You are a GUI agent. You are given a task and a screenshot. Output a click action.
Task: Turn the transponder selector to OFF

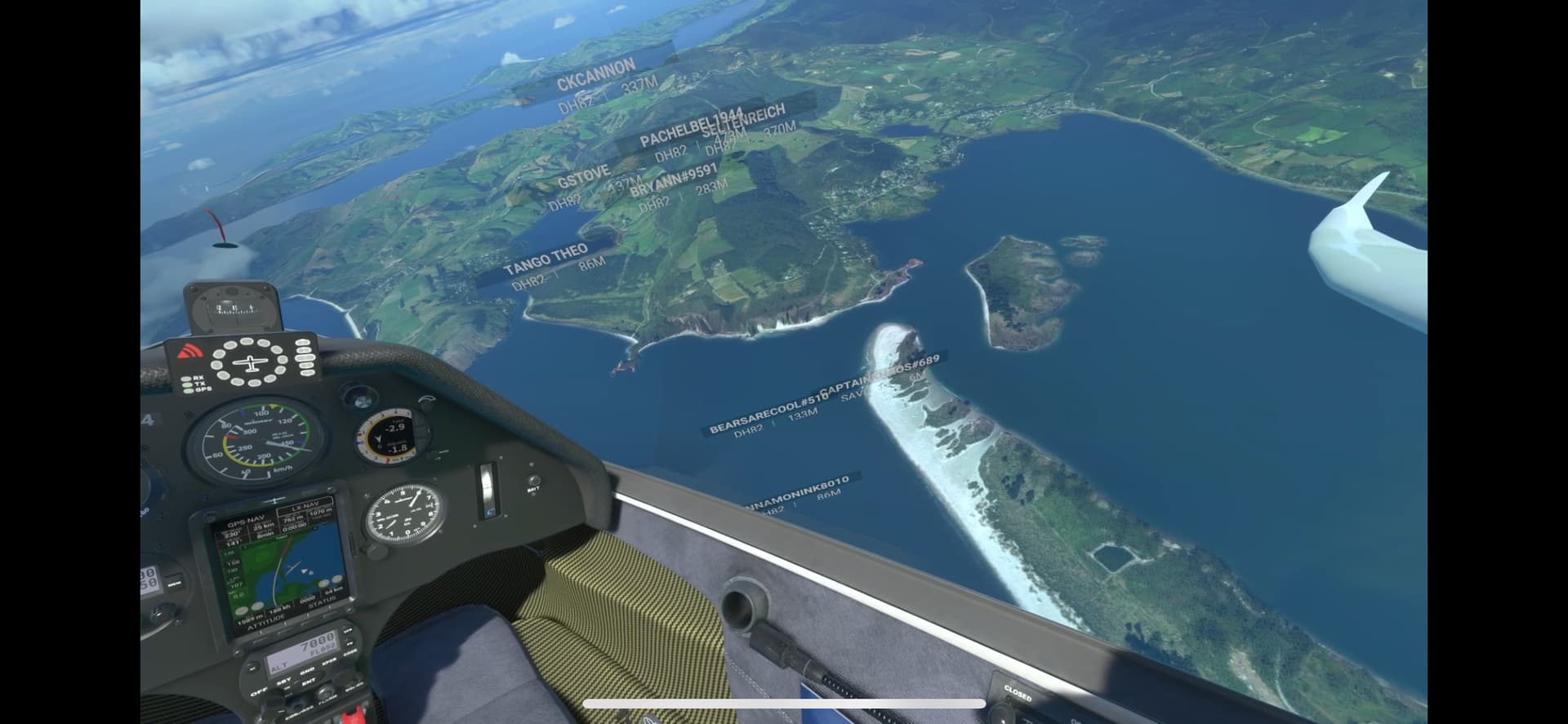point(259,691)
